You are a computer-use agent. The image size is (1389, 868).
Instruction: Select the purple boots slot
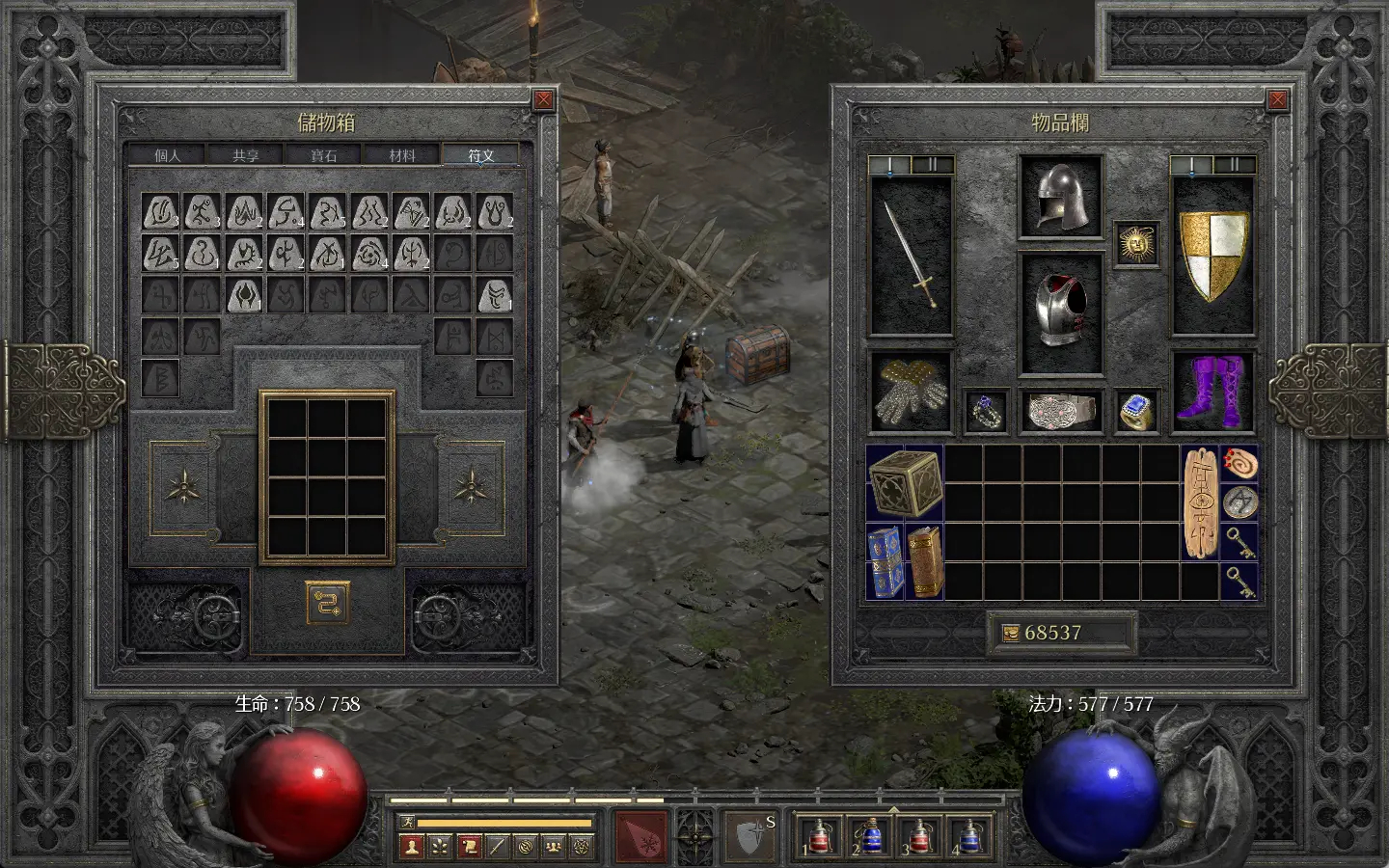pos(1213,391)
